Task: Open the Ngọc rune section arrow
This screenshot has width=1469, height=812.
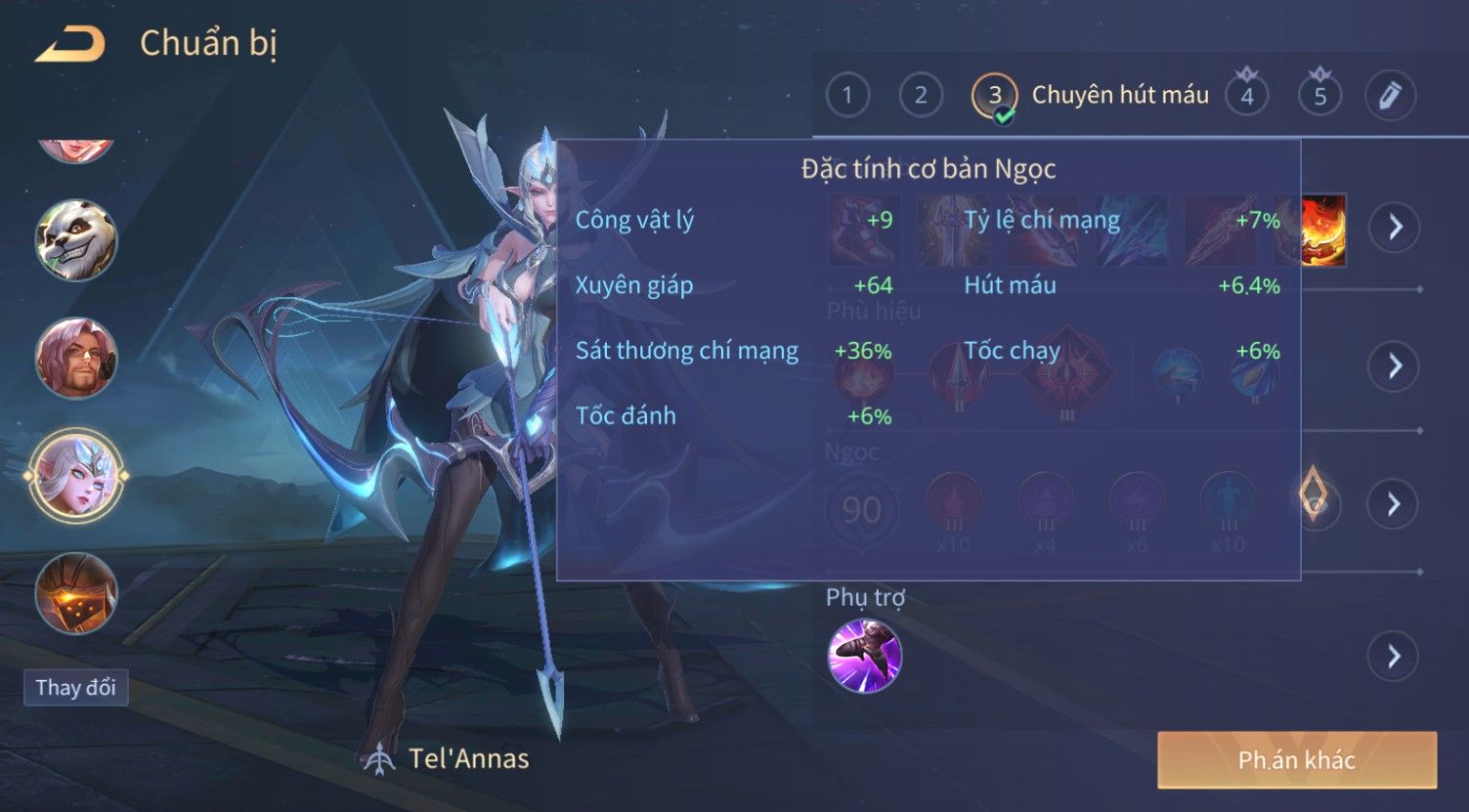Action: tap(1395, 504)
